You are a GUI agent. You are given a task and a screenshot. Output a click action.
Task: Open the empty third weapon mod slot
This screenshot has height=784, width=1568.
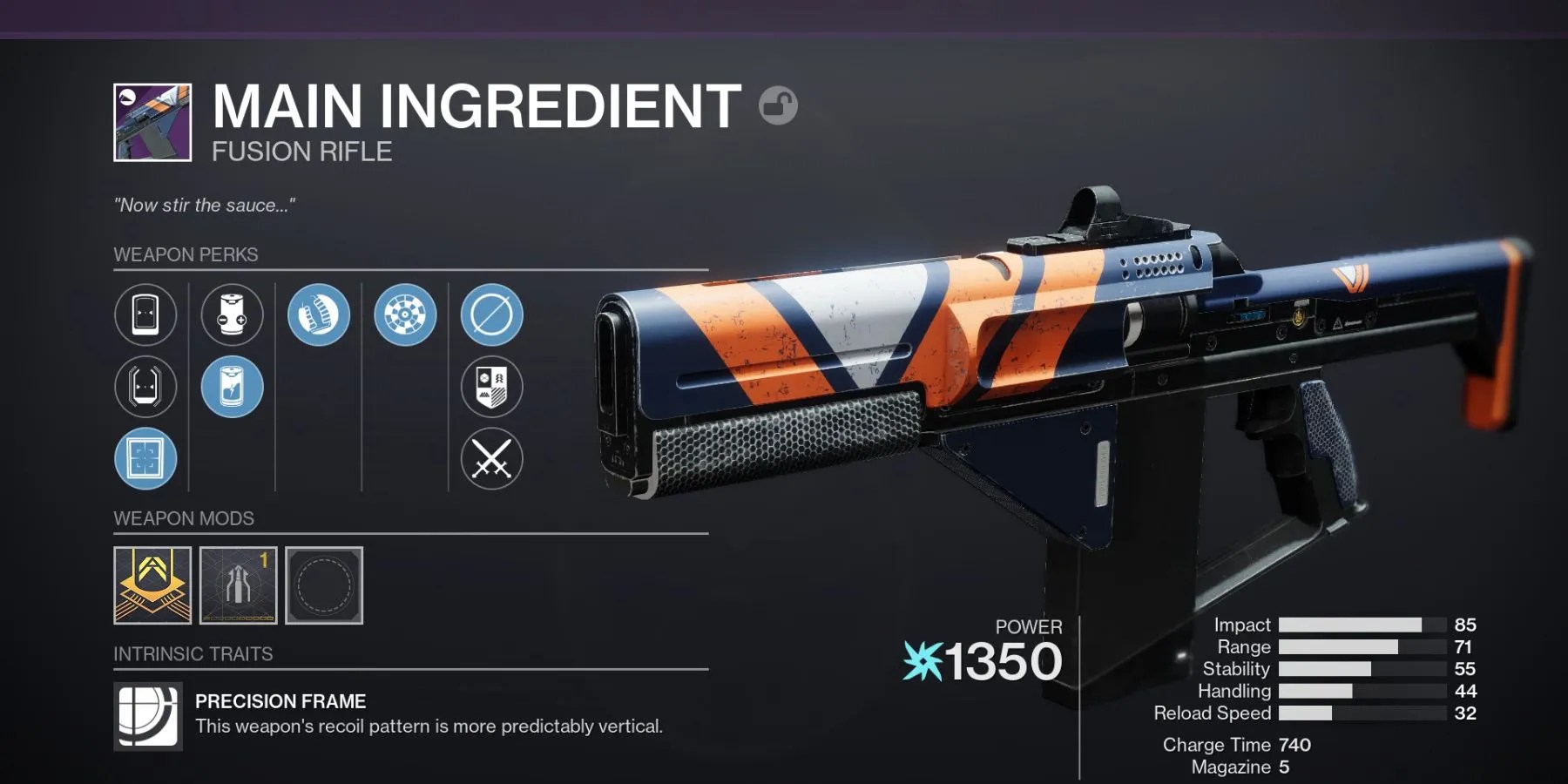coord(323,587)
